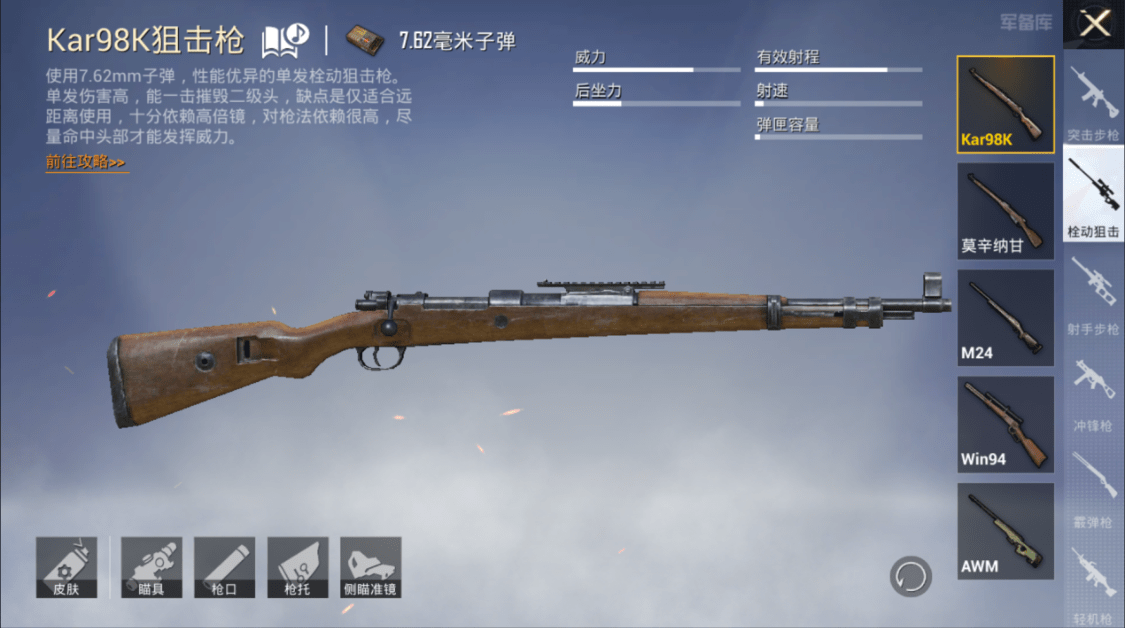View the 枪托 stock attachments
The height and width of the screenshot is (628, 1125).
[x=297, y=567]
